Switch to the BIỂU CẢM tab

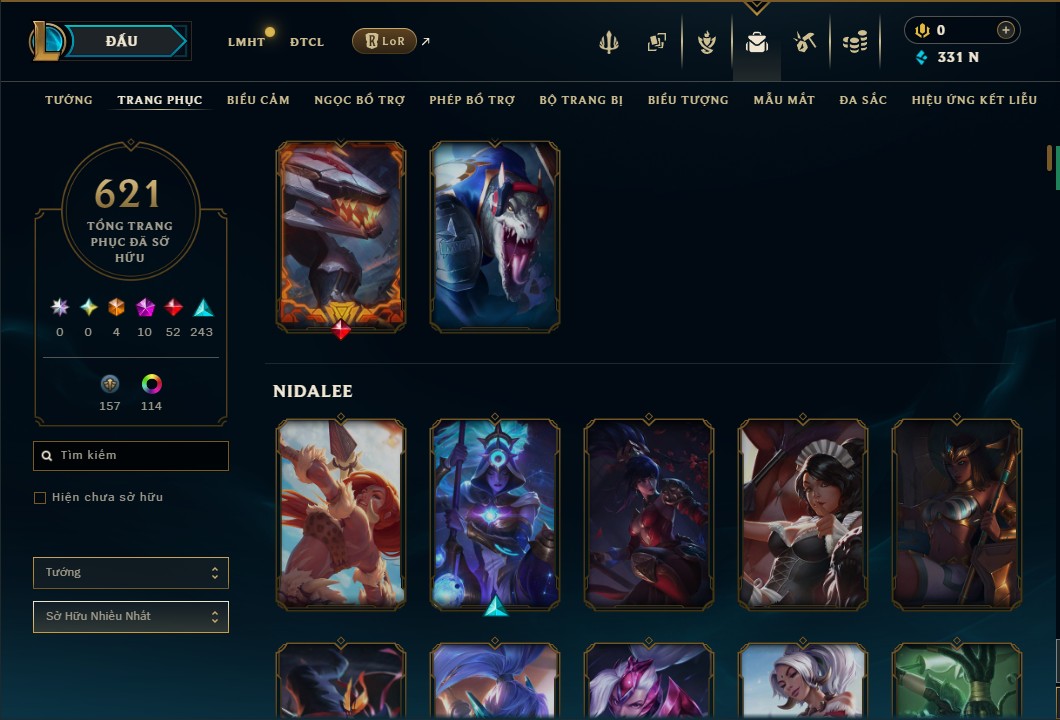tap(258, 100)
